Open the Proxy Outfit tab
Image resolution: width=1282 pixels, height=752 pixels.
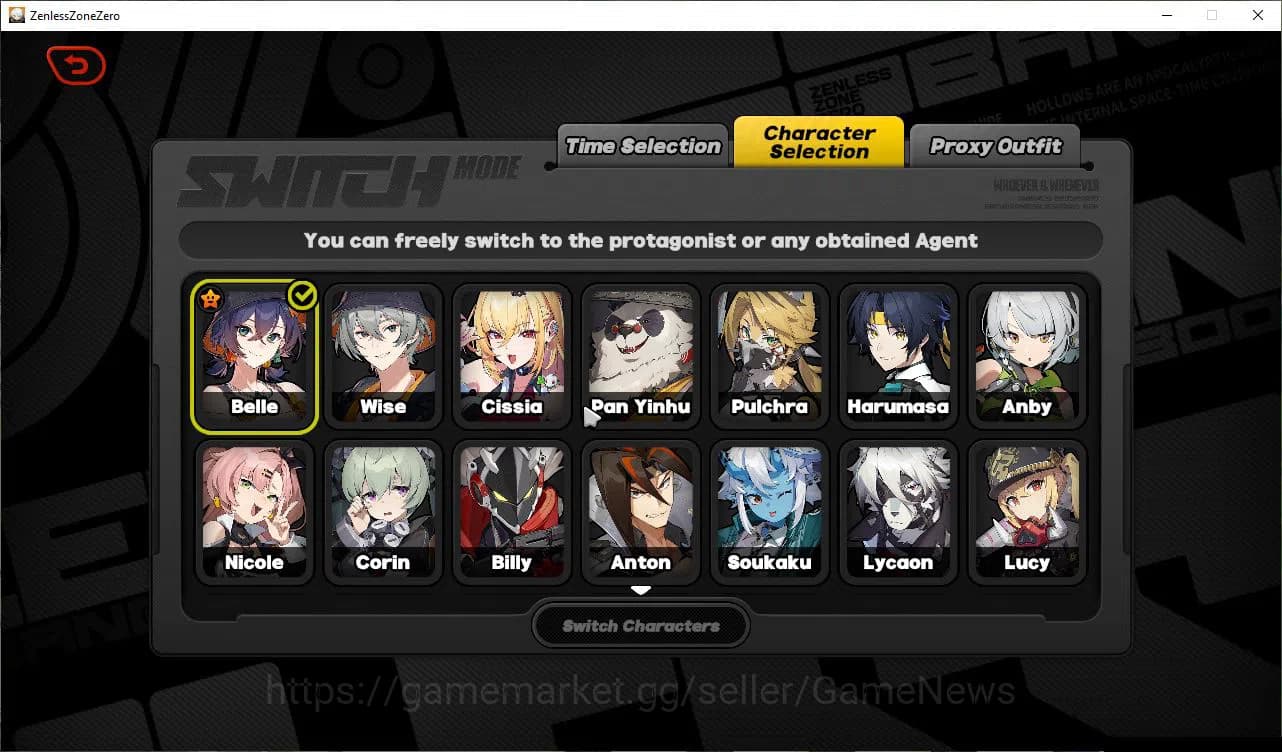pyautogui.click(x=995, y=146)
